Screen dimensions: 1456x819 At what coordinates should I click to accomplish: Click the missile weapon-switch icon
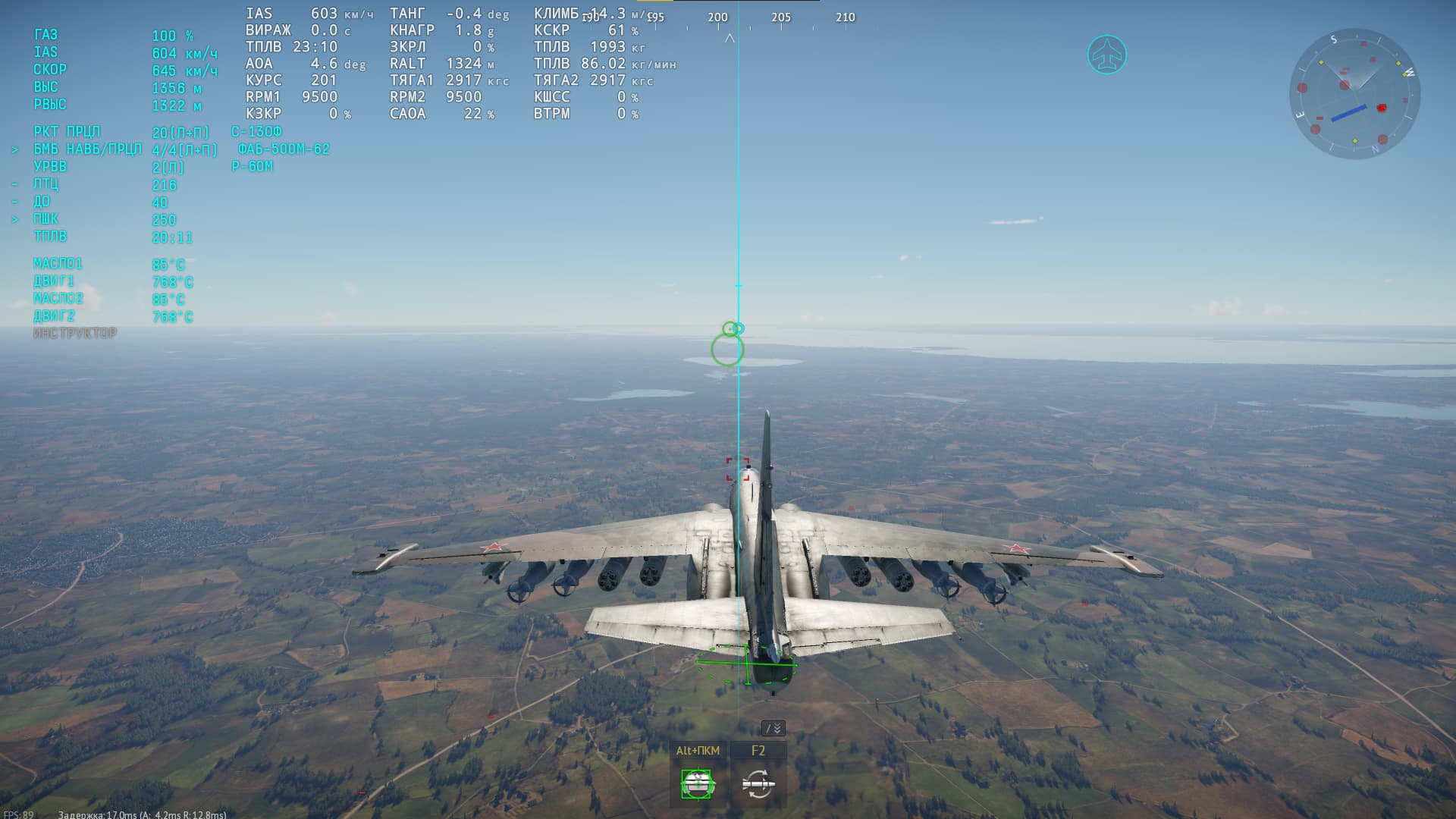(758, 784)
